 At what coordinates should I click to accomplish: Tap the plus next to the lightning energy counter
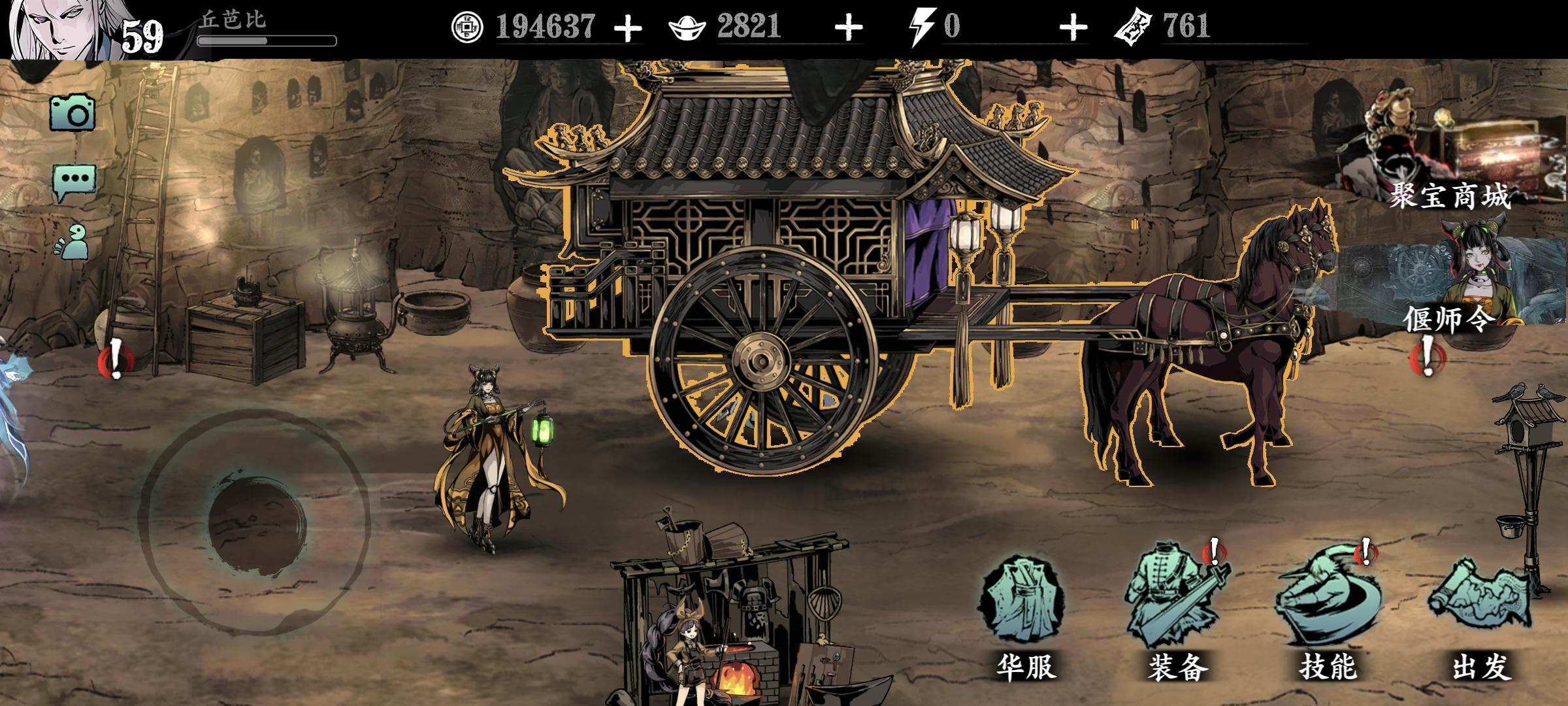pyautogui.click(x=1073, y=27)
